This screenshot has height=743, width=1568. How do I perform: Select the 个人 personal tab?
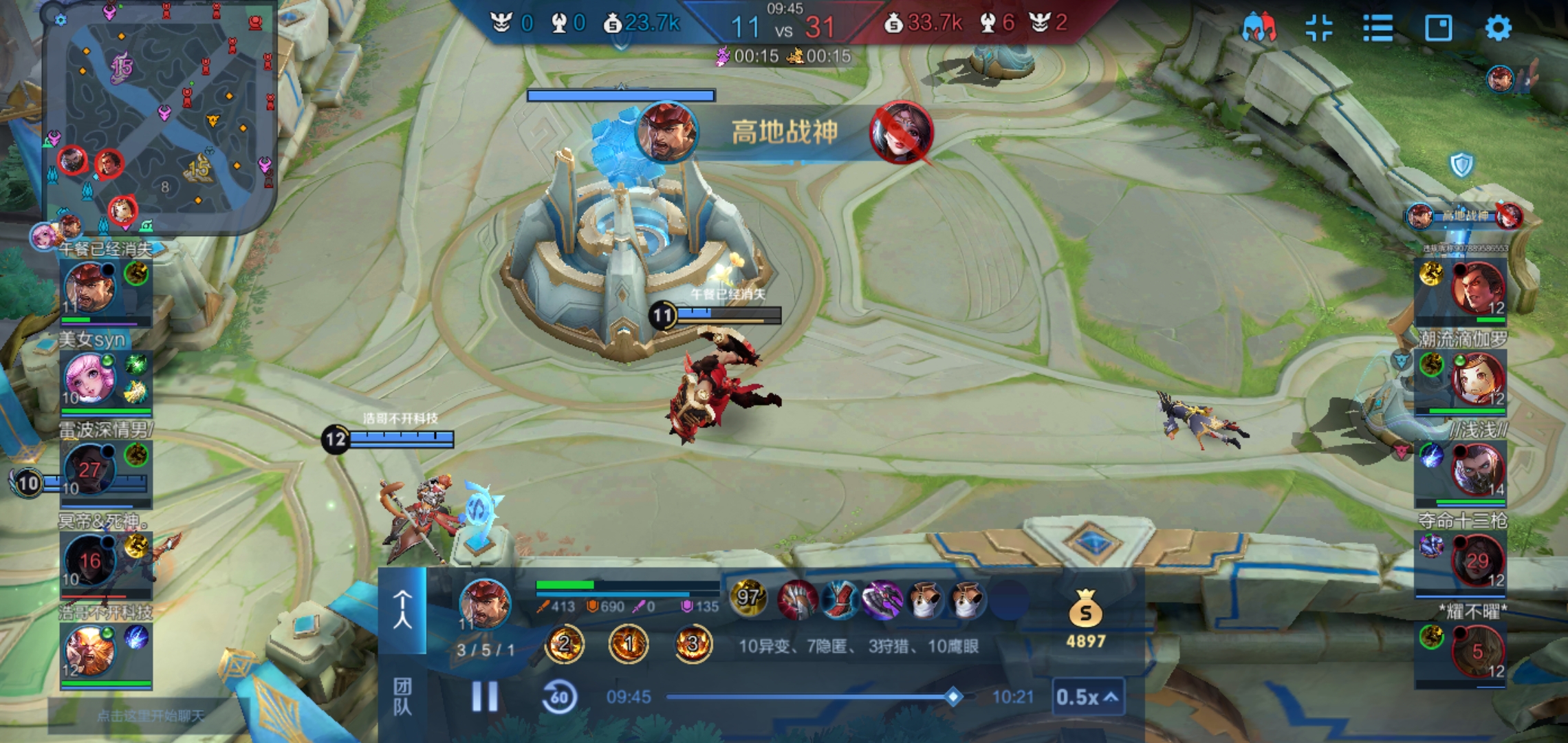[x=402, y=610]
